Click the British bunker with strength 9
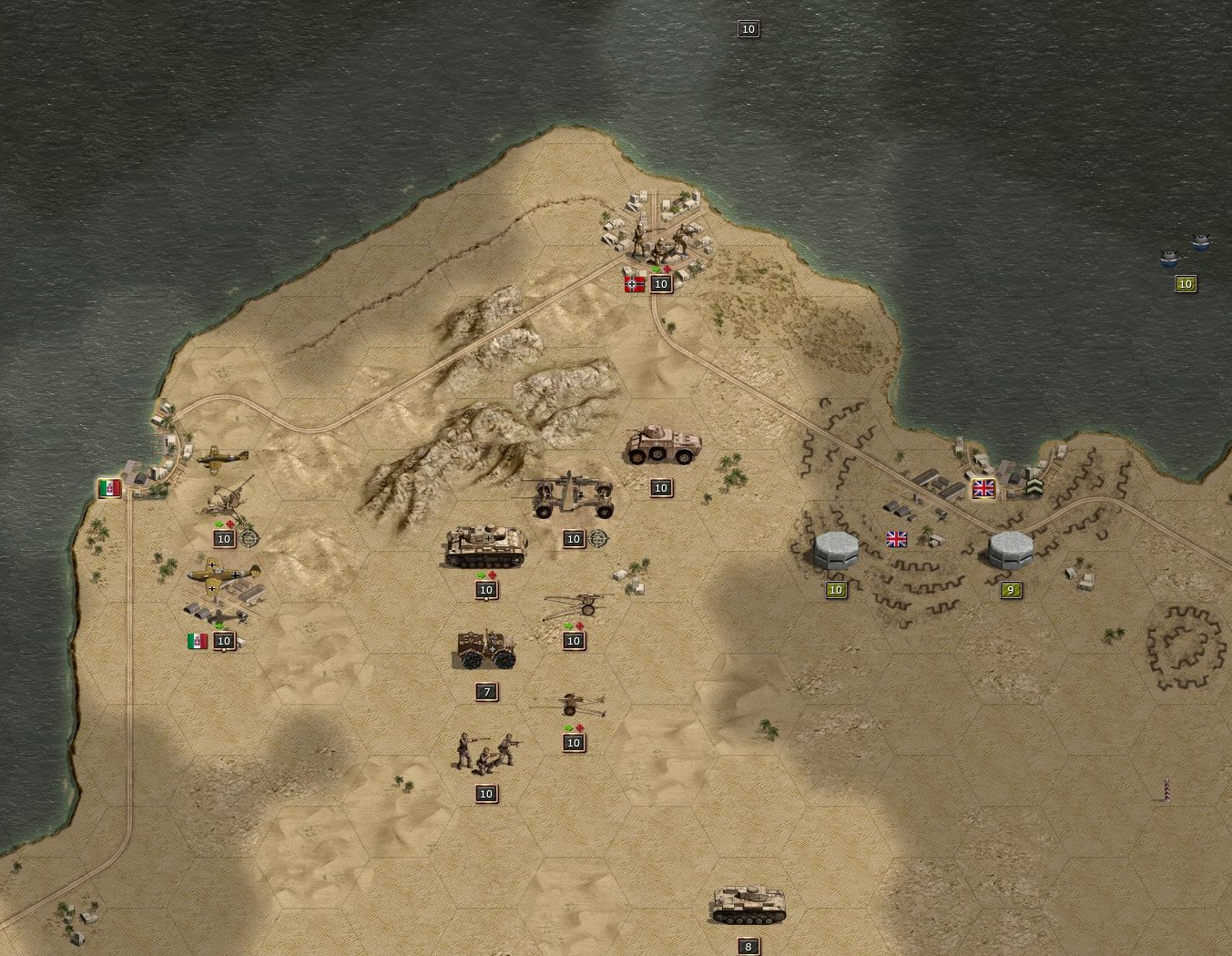Image resolution: width=1232 pixels, height=956 pixels. click(x=1009, y=549)
